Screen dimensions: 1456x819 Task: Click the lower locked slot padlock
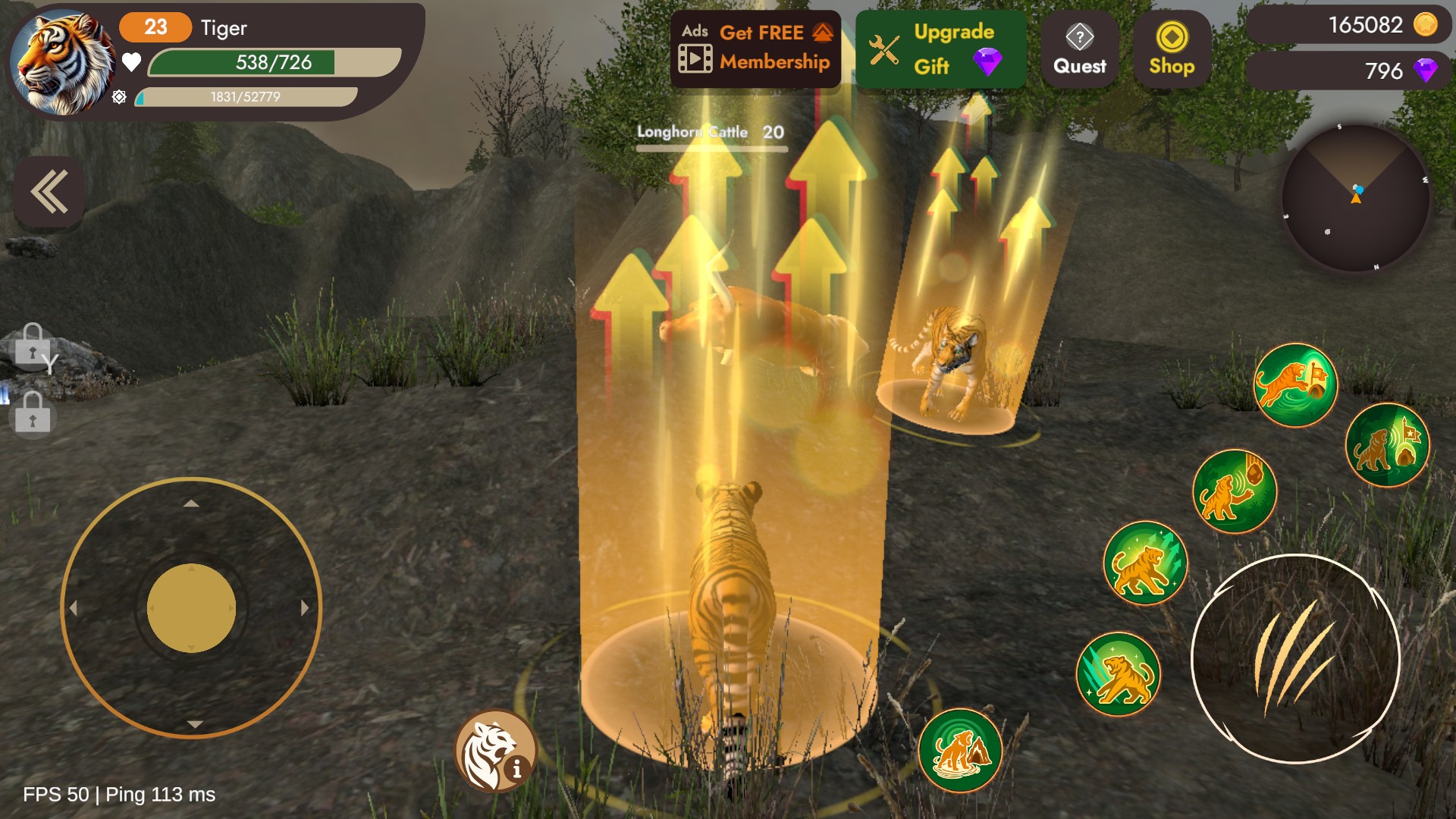tap(33, 414)
